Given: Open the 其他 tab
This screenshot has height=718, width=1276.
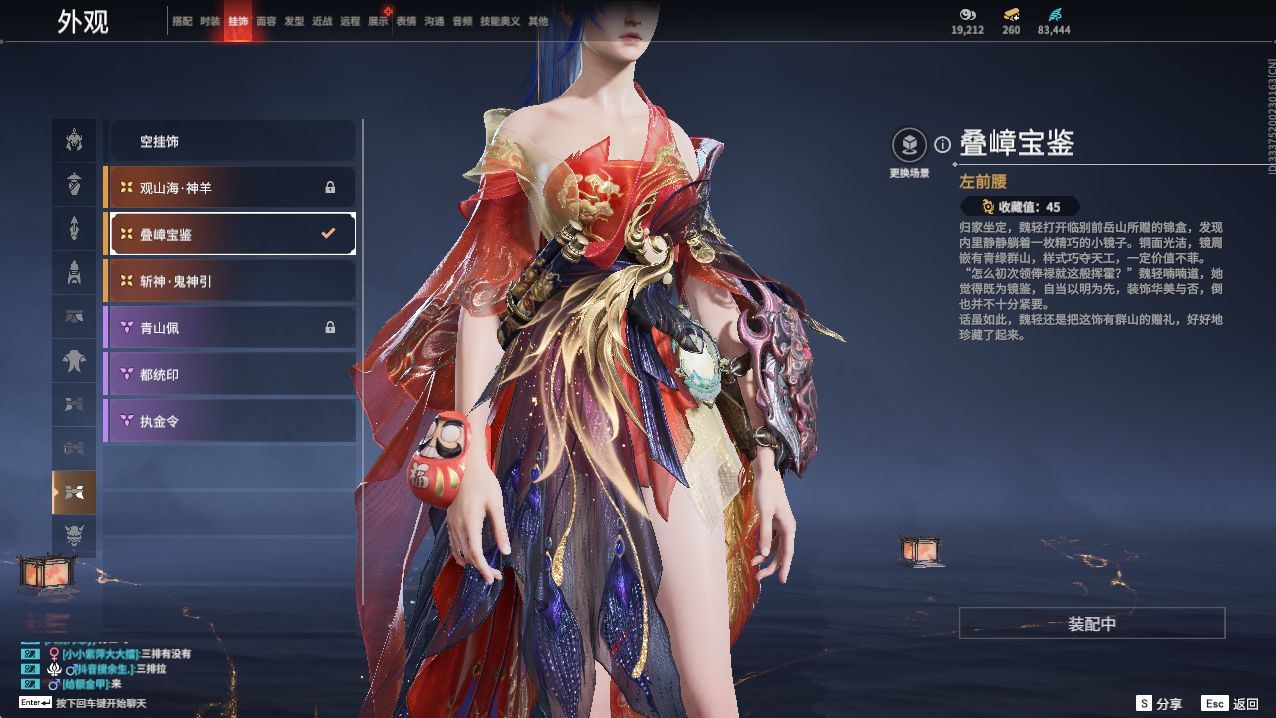Looking at the screenshot, I should coord(538,21).
